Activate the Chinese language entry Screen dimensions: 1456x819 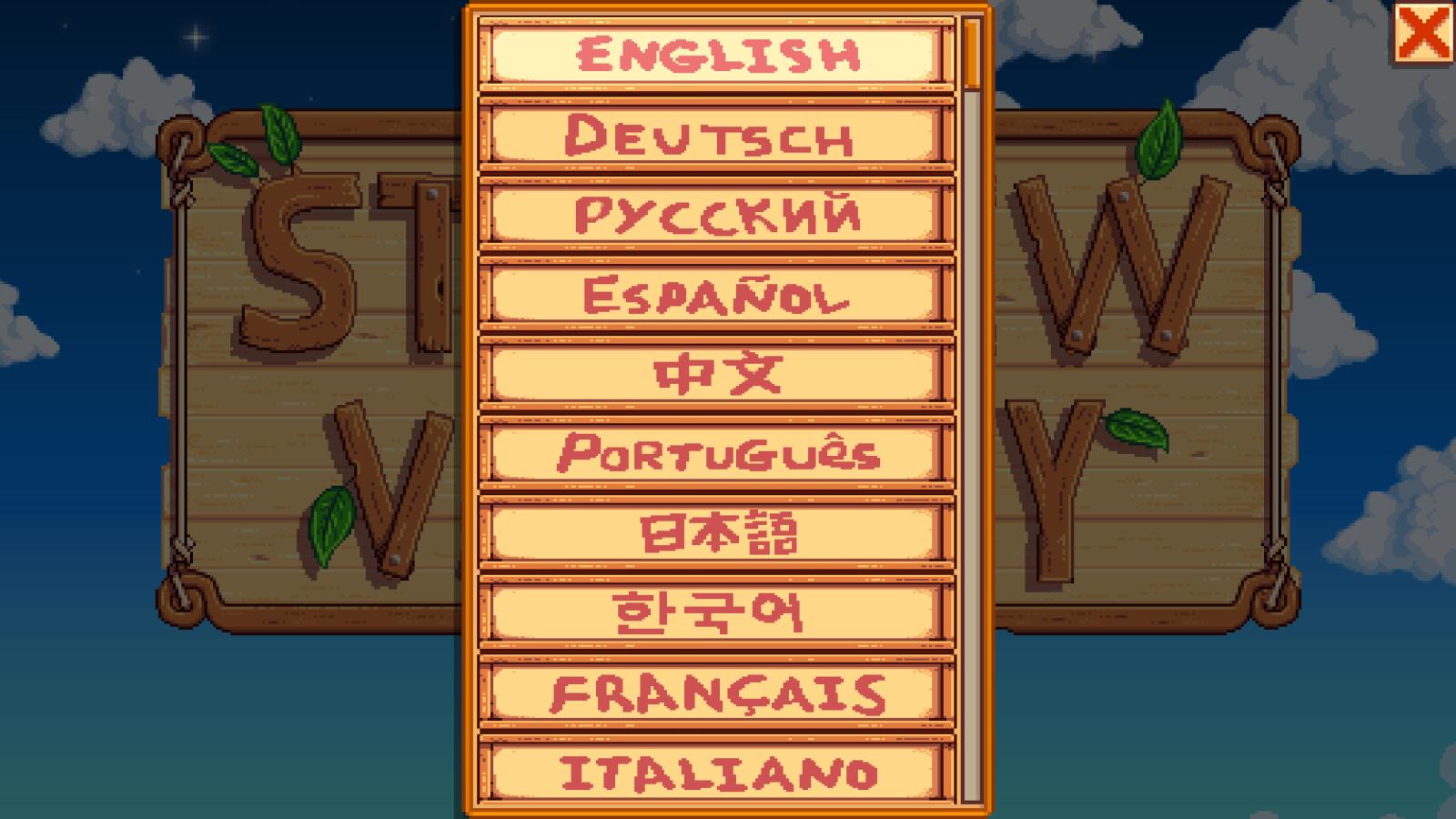[719, 371]
